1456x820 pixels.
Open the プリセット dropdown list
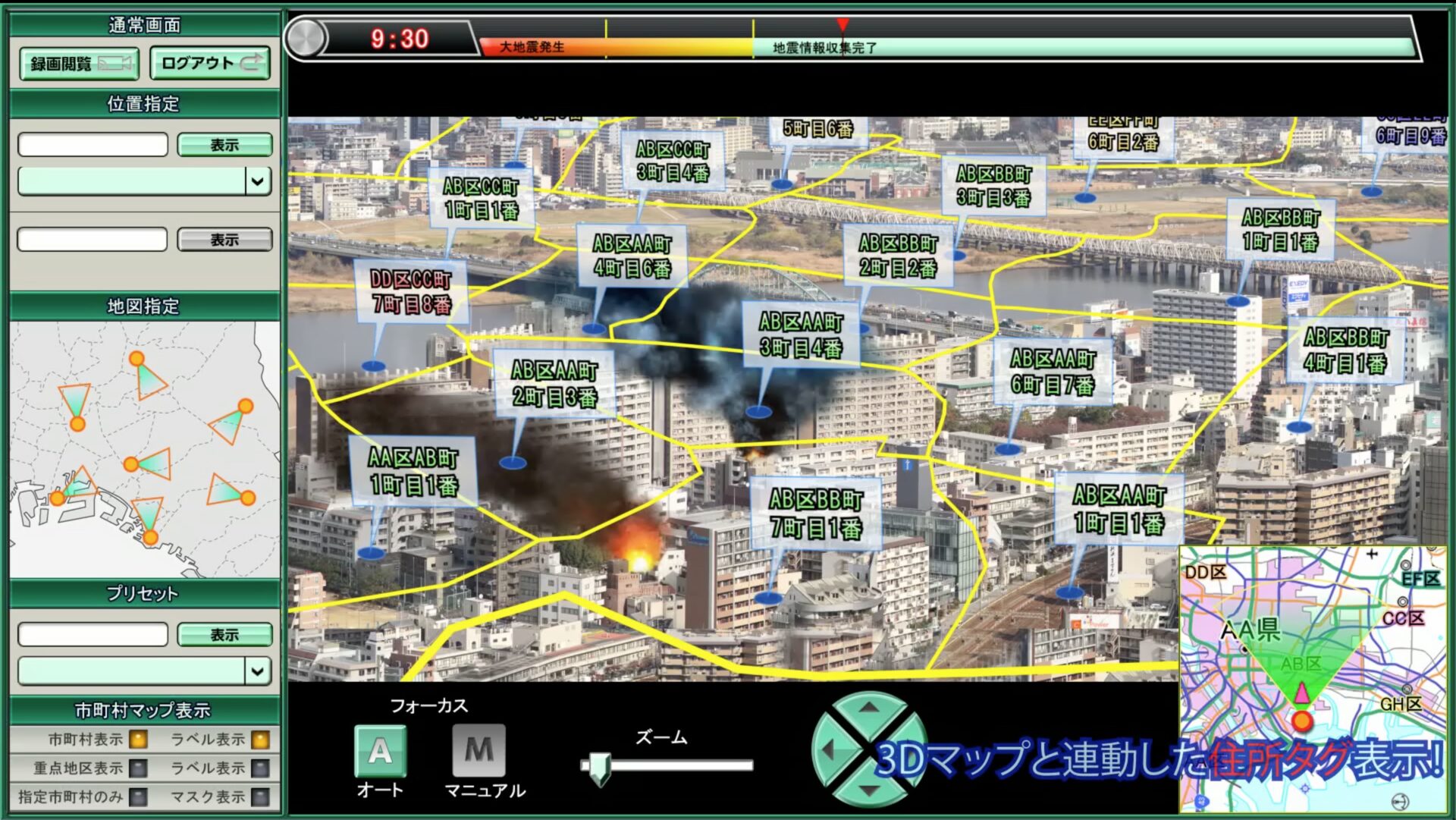tap(259, 671)
